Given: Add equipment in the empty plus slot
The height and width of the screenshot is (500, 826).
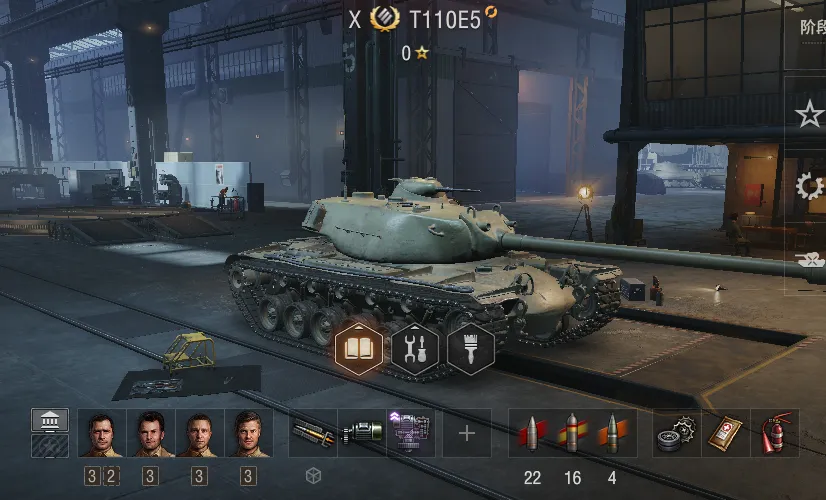Looking at the screenshot, I should click(467, 433).
